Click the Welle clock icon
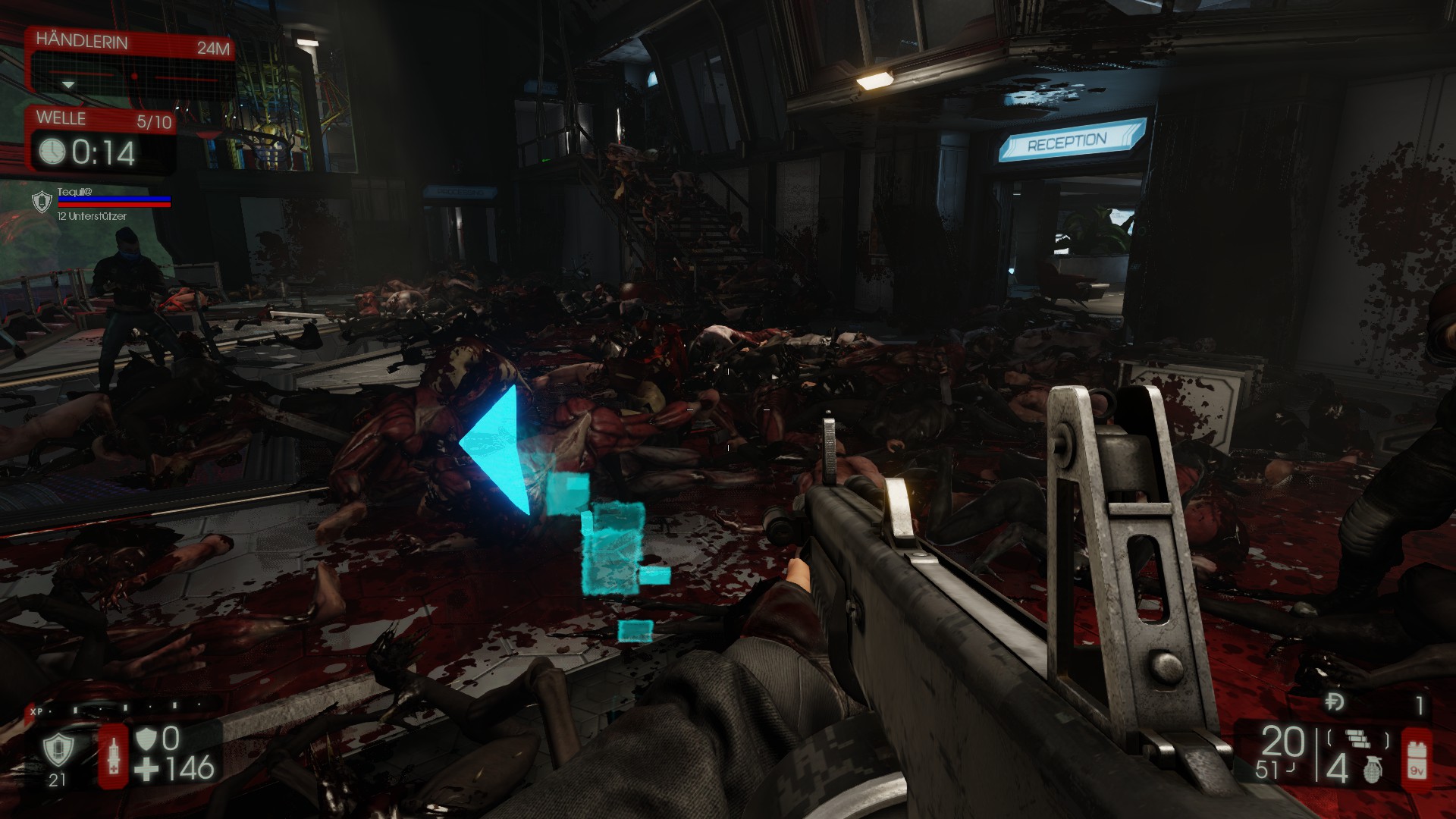Screen dimensions: 1456x819 point(52,151)
